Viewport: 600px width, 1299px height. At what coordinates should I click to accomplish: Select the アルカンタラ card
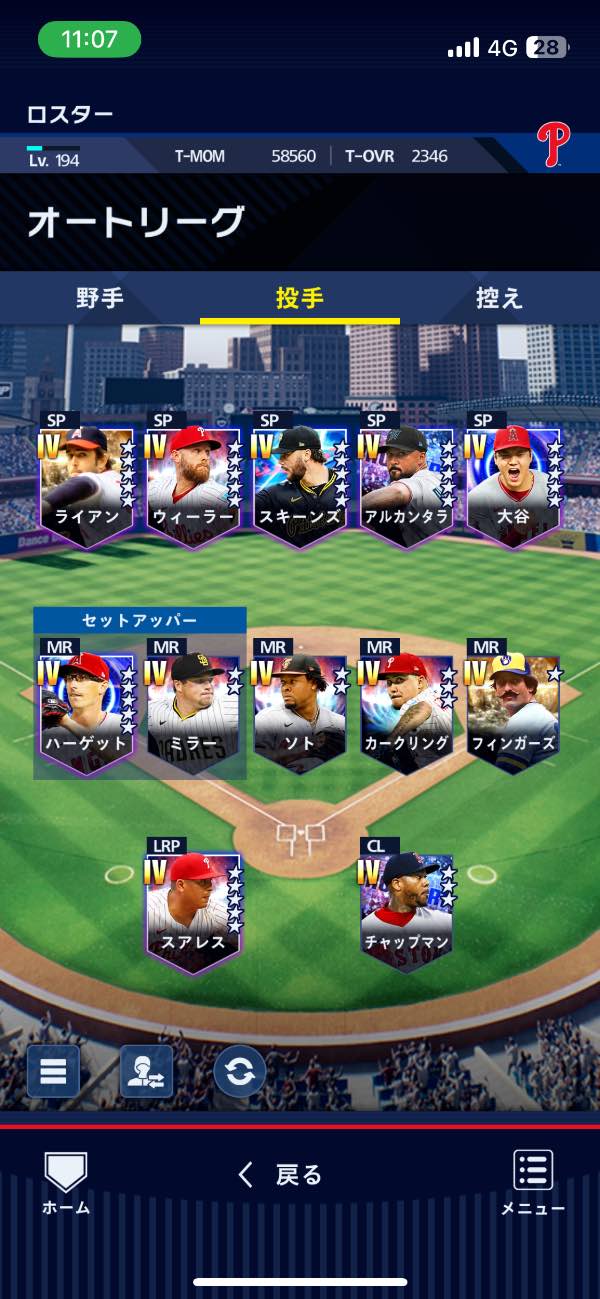click(x=407, y=485)
